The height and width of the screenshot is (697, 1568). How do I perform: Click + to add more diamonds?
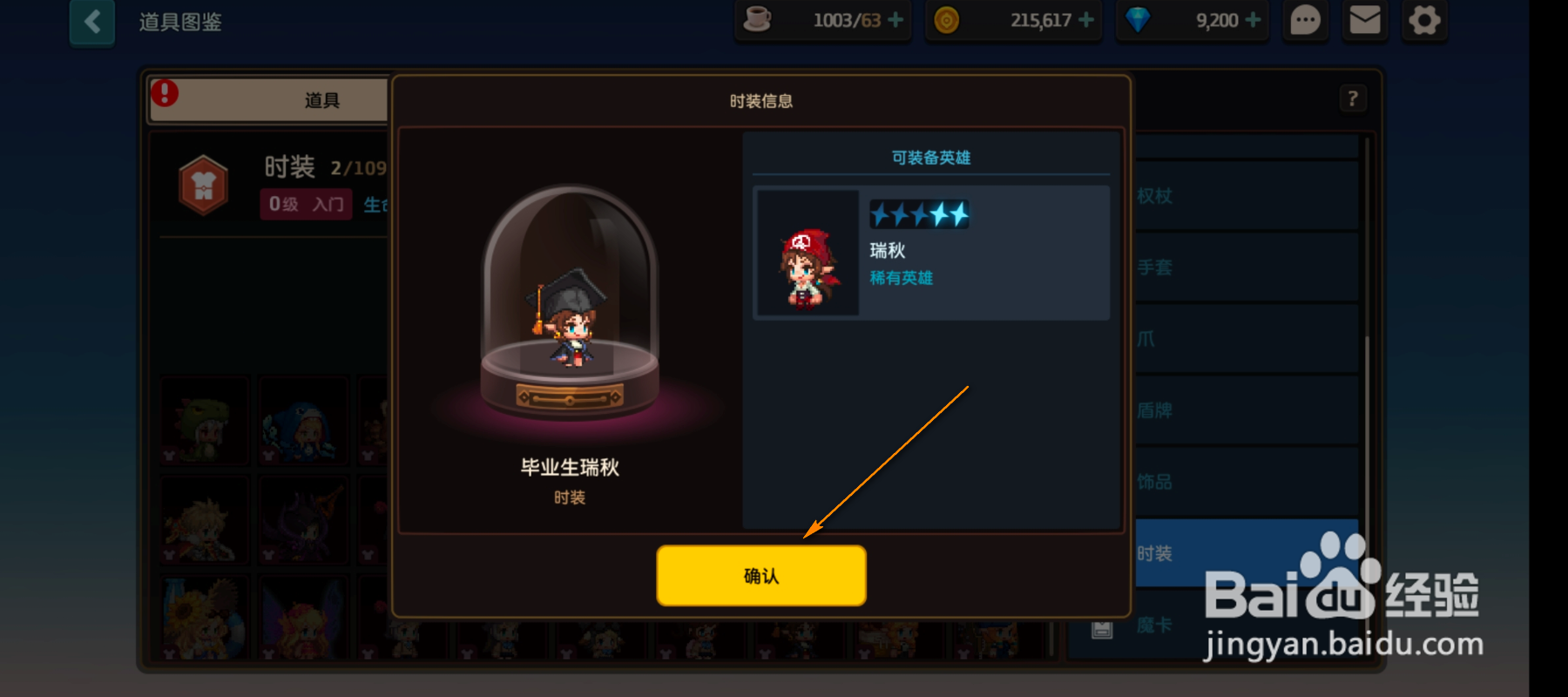(x=1252, y=19)
